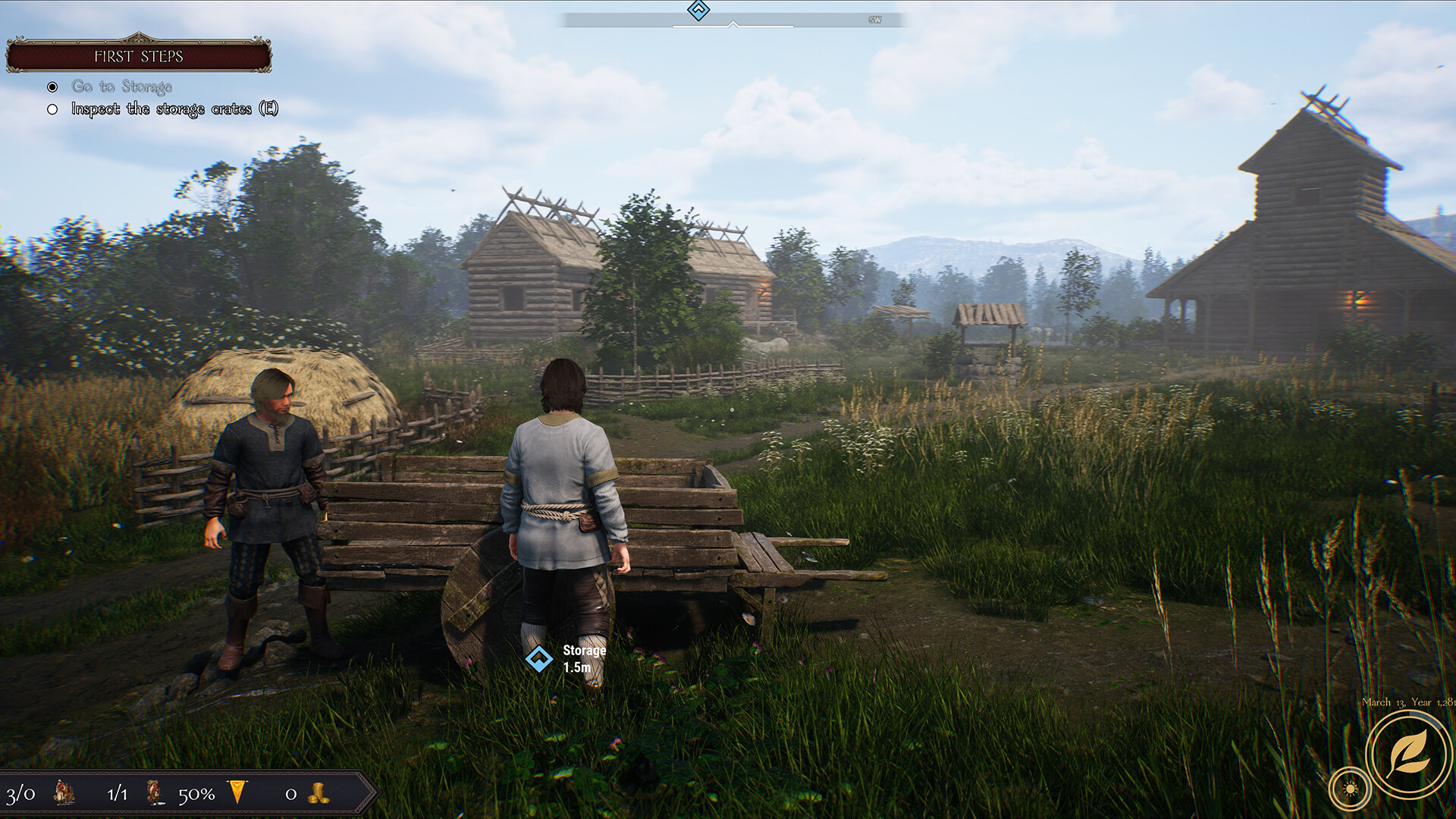This screenshot has width=1456, height=819.
Task: Click the gold coins icon in the status bar
Action: [x=318, y=793]
